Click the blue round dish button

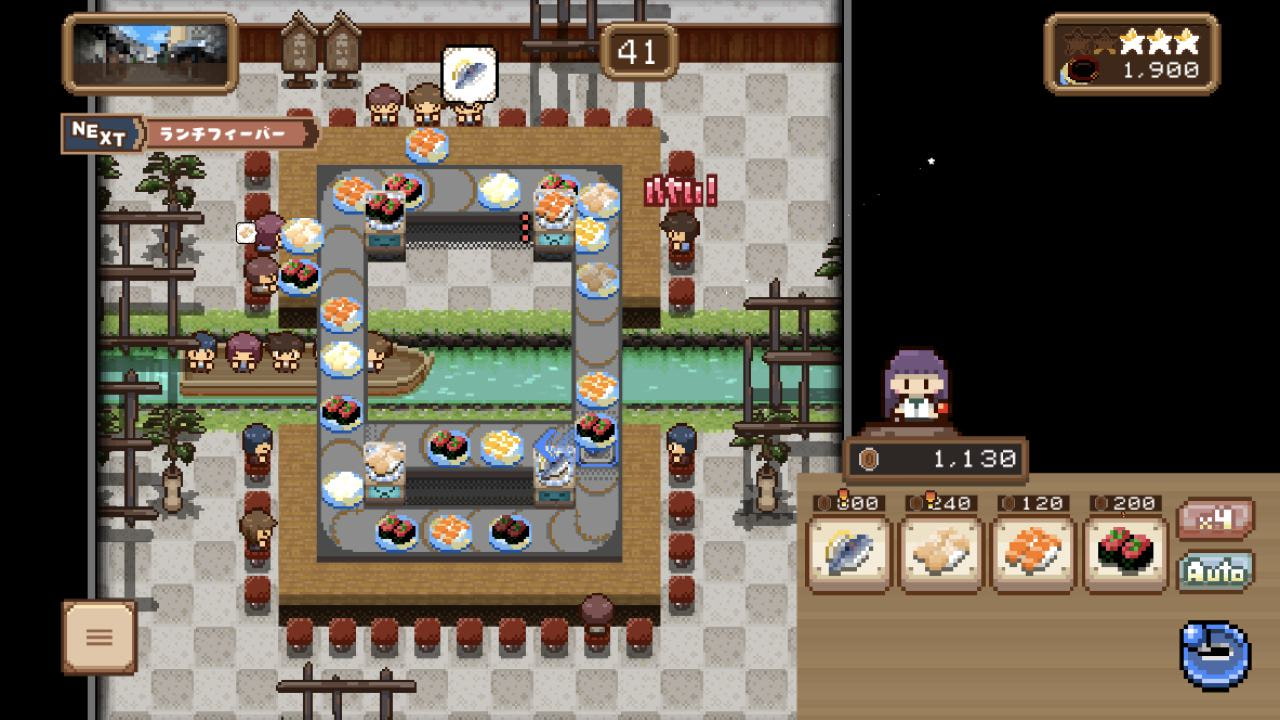[1215, 655]
